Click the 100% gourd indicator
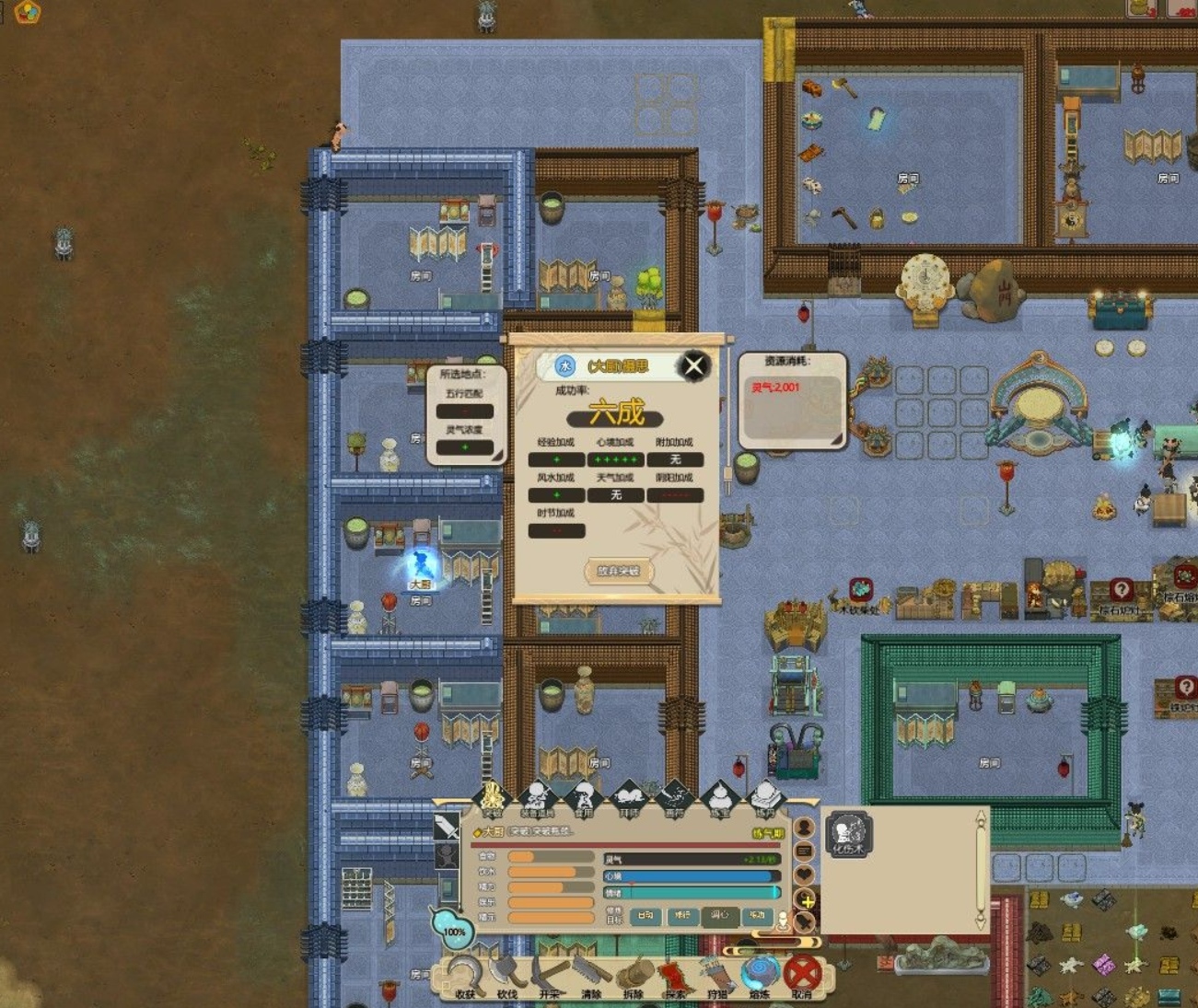The width and height of the screenshot is (1198, 1008). coord(453,928)
